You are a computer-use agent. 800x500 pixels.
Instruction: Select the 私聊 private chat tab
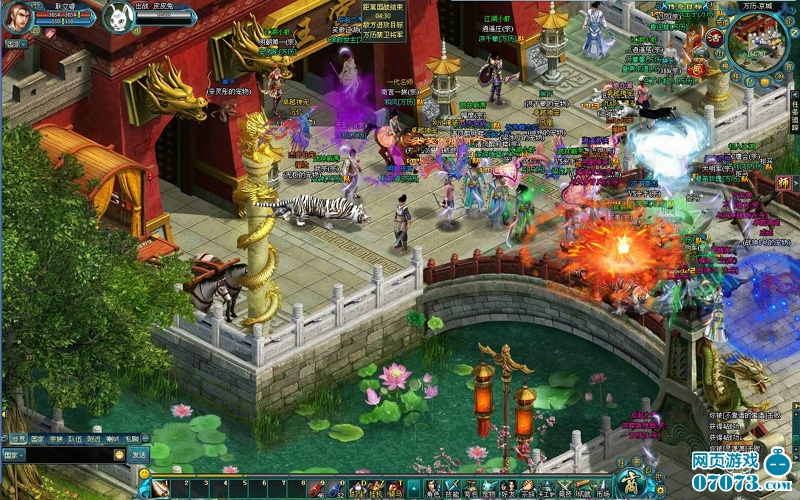(131, 438)
